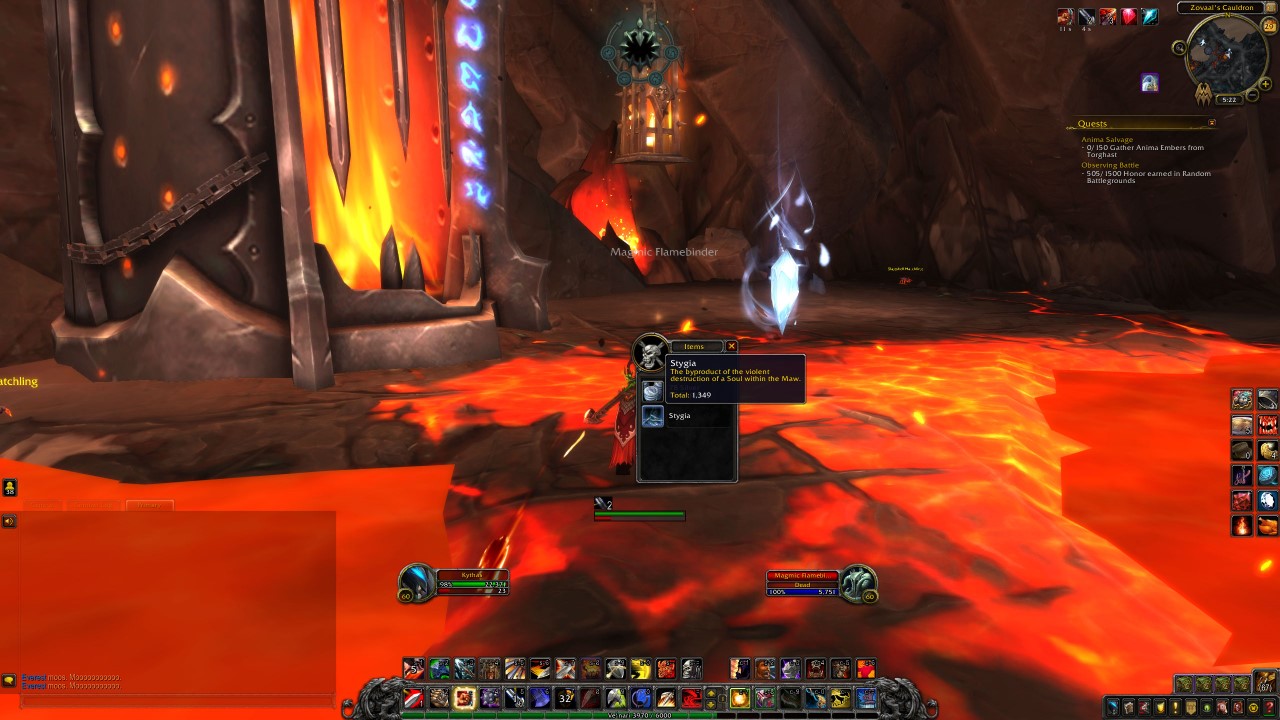Open the Character Info panel in the micro menu
Image resolution: width=1280 pixels, height=720 pixels.
(x=1113, y=707)
